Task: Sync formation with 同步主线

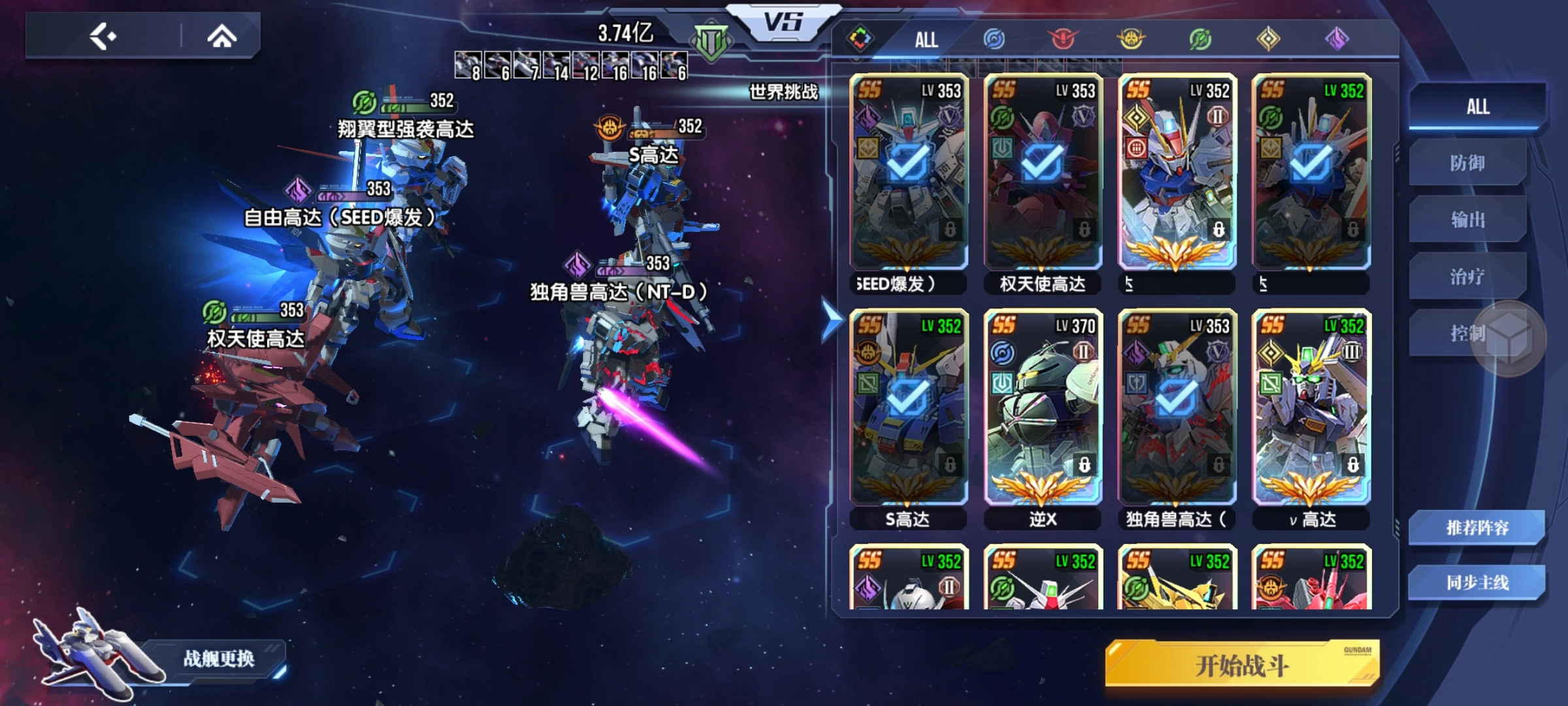Action: coord(1477,582)
